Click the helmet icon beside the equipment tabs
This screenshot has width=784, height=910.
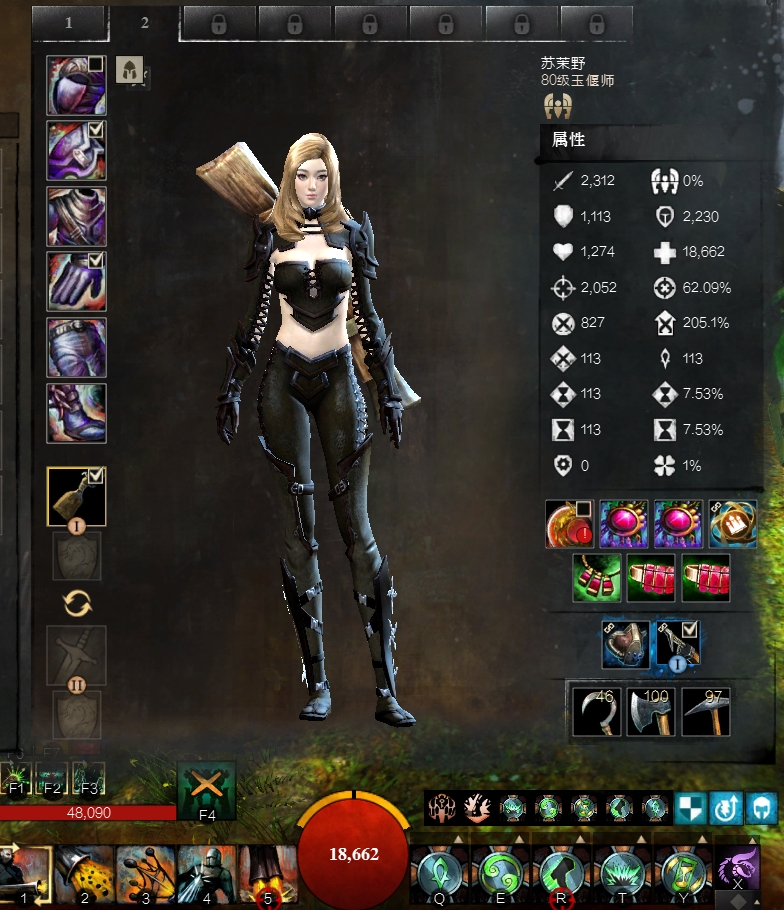tap(130, 69)
